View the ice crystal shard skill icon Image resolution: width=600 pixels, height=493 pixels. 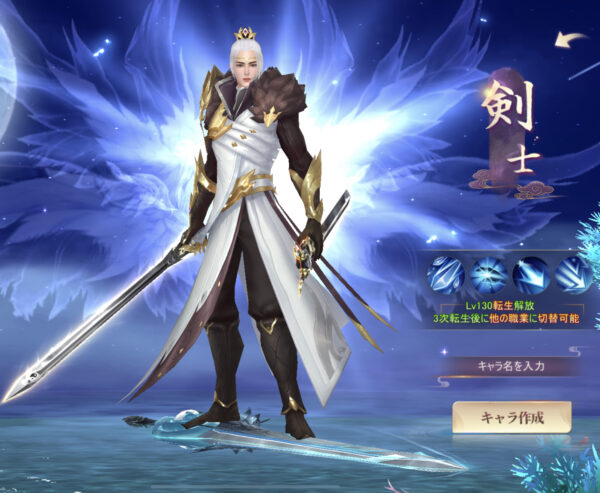click(x=444, y=274)
